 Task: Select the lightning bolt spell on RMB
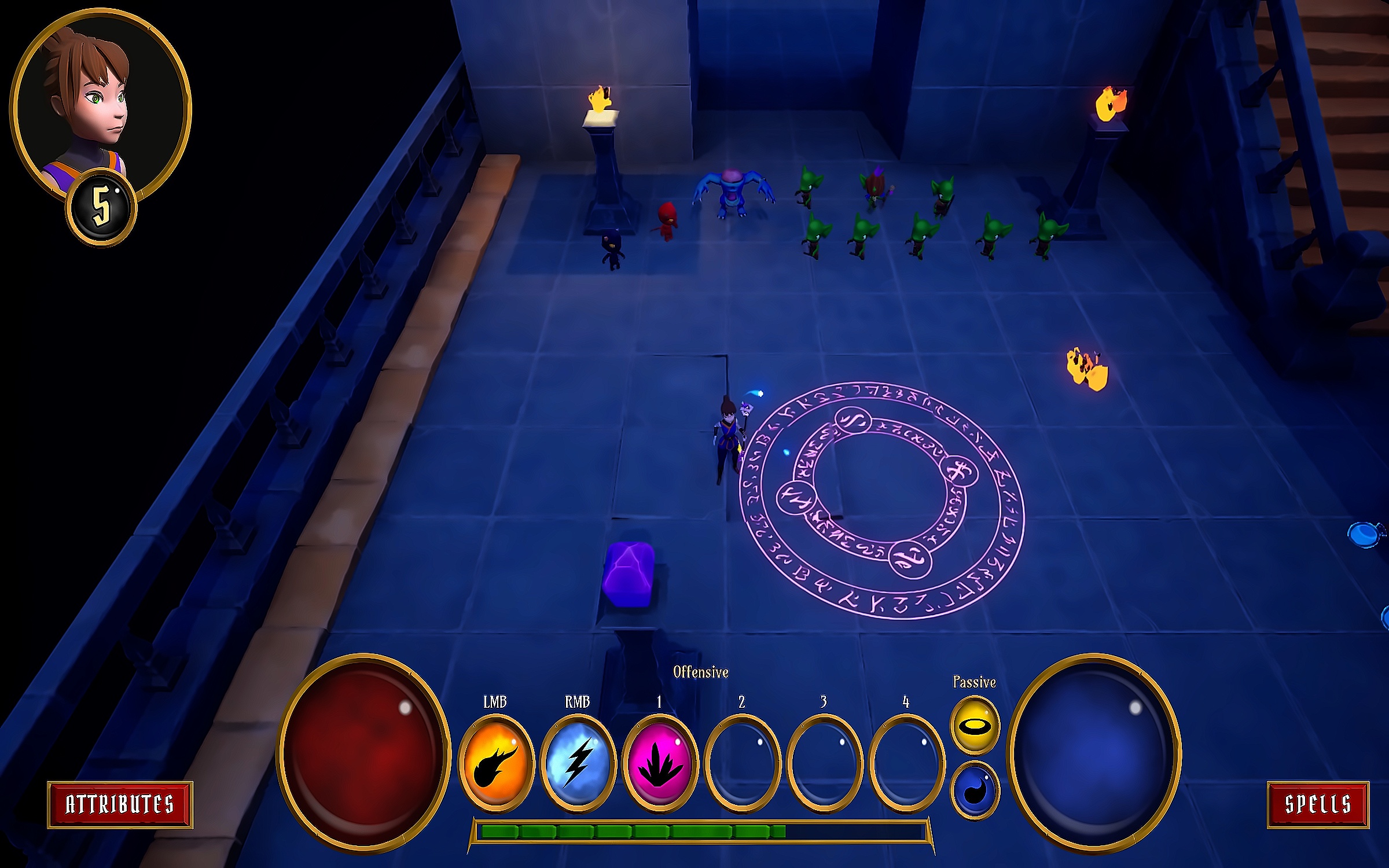pyautogui.click(x=578, y=763)
